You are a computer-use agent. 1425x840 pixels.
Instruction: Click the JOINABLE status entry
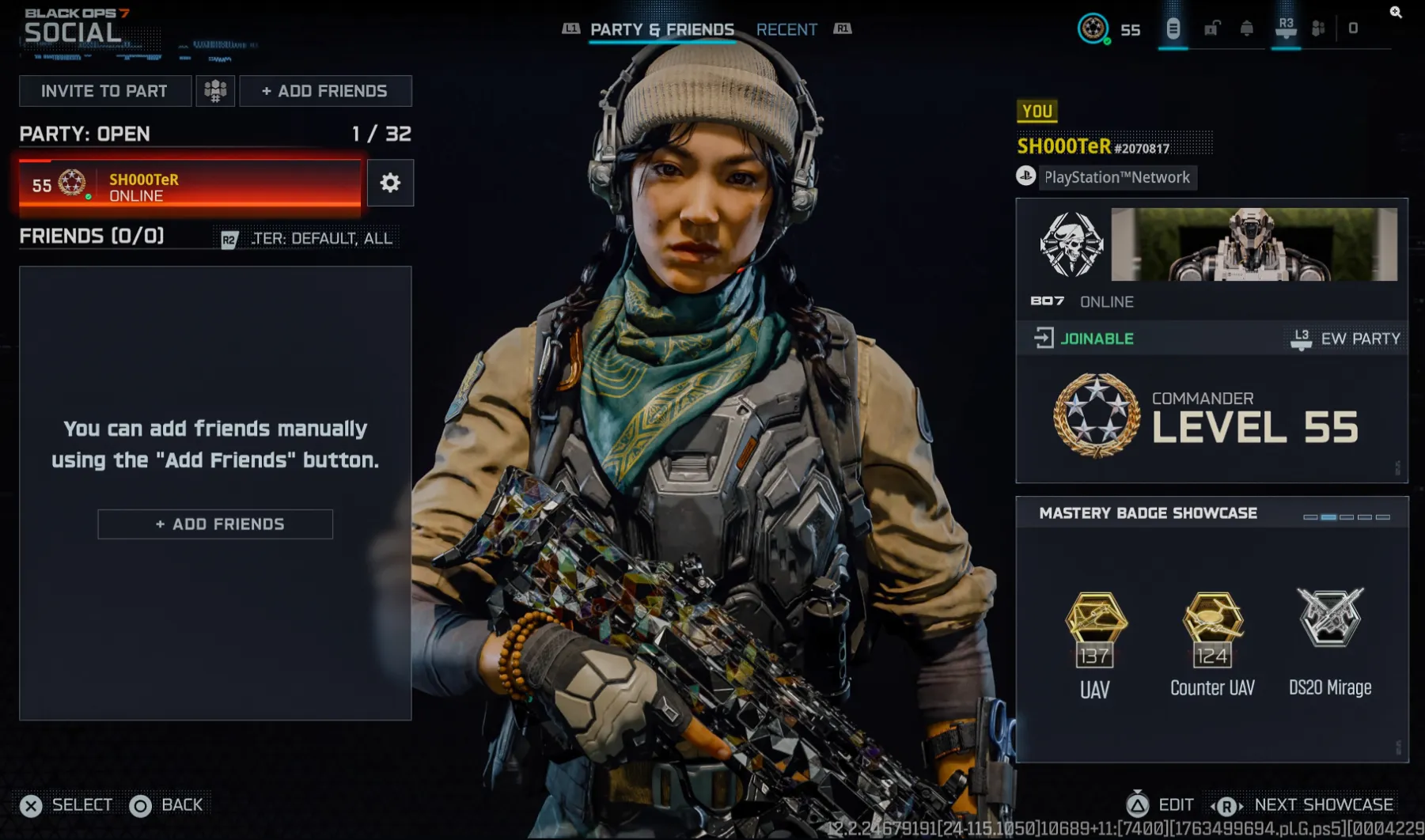pyautogui.click(x=1097, y=338)
